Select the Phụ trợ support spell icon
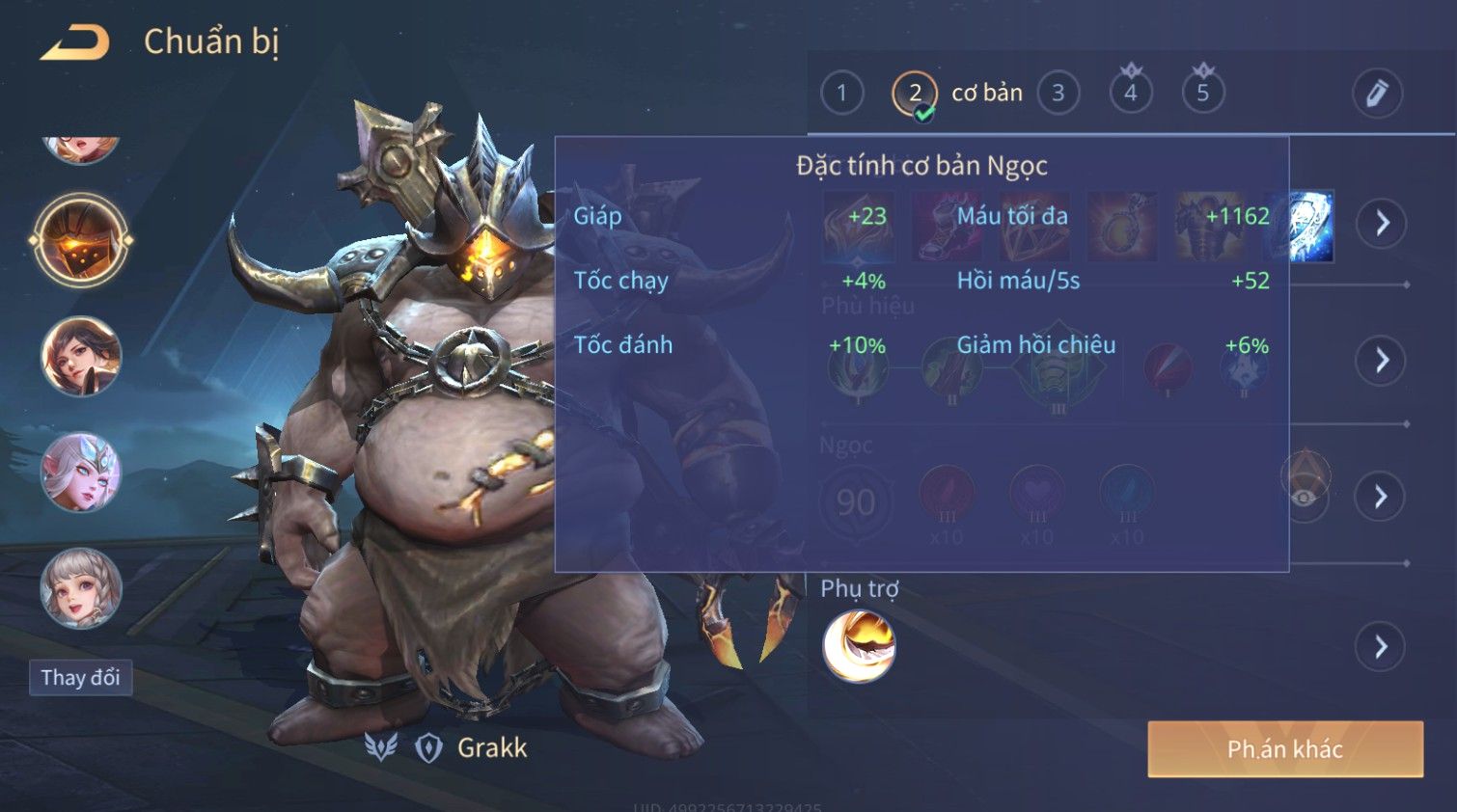The height and width of the screenshot is (812, 1457). click(859, 646)
